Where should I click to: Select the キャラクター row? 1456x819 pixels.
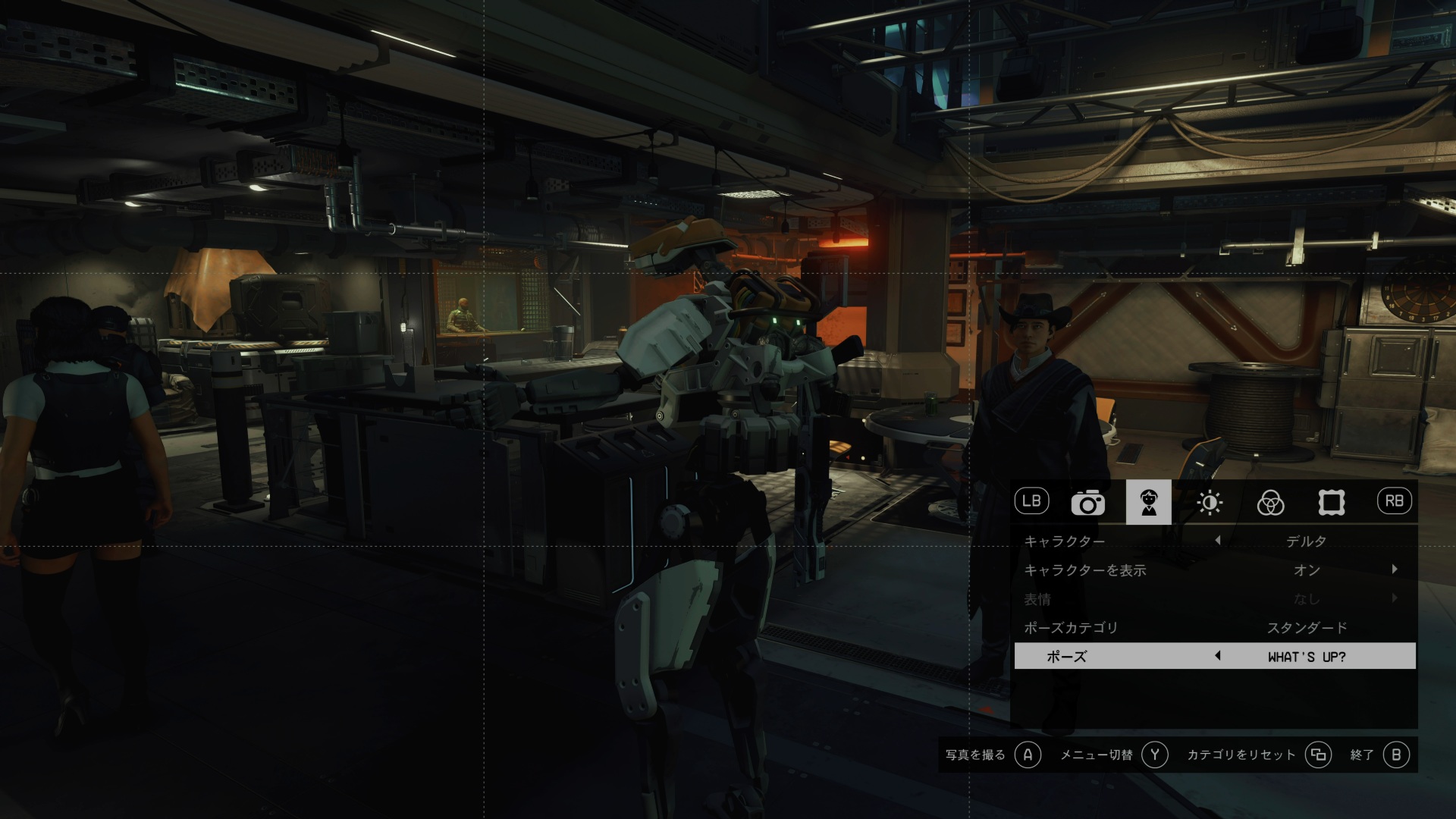pos(1213,541)
